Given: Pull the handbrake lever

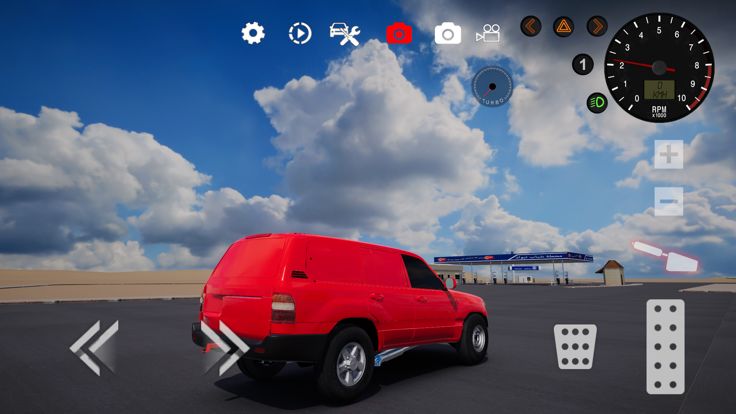Looking at the screenshot, I should 666,256.
